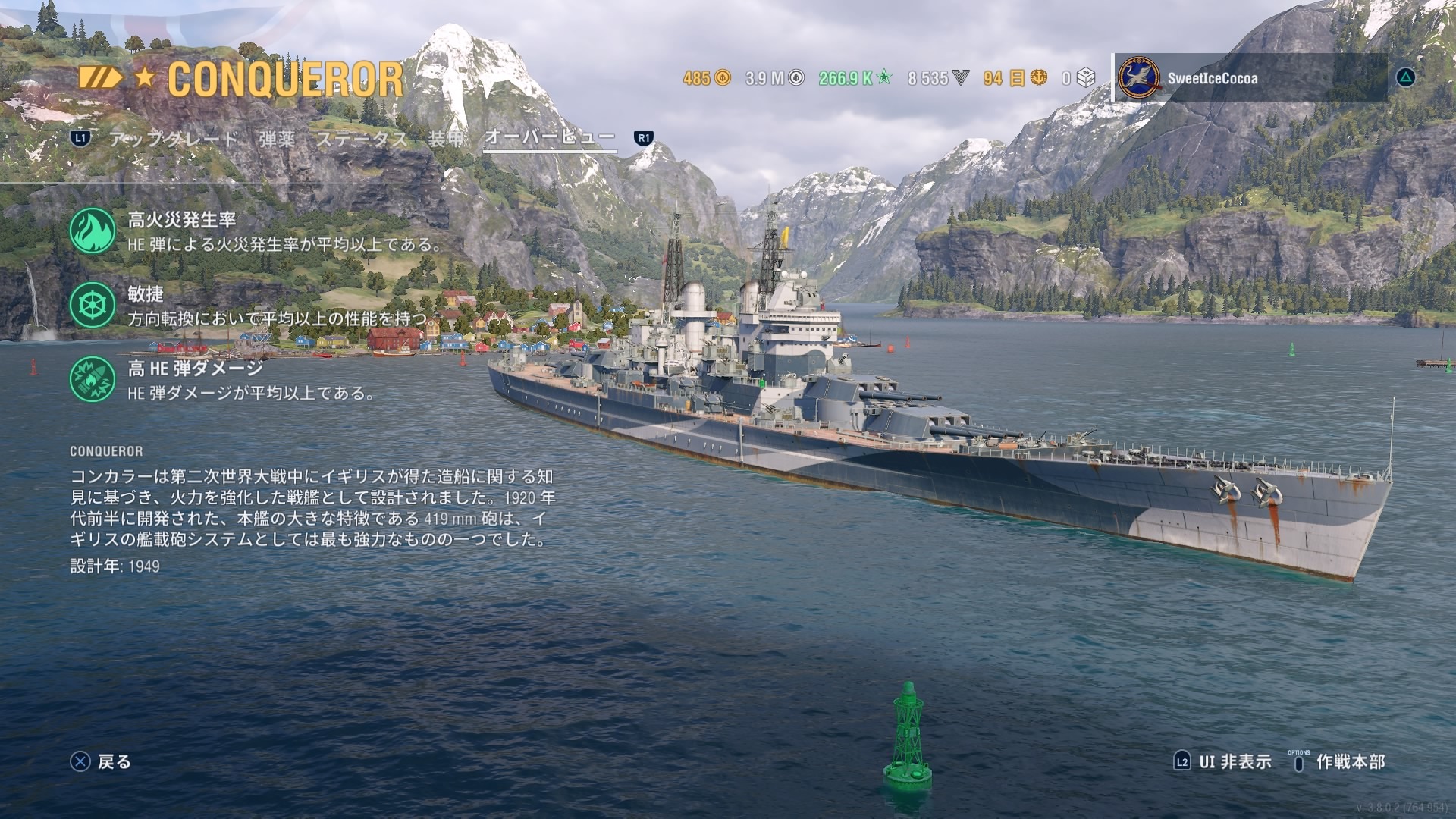This screenshot has width=1456, height=819.
Task: Open the 弾薬 tab
Action: coord(277,139)
